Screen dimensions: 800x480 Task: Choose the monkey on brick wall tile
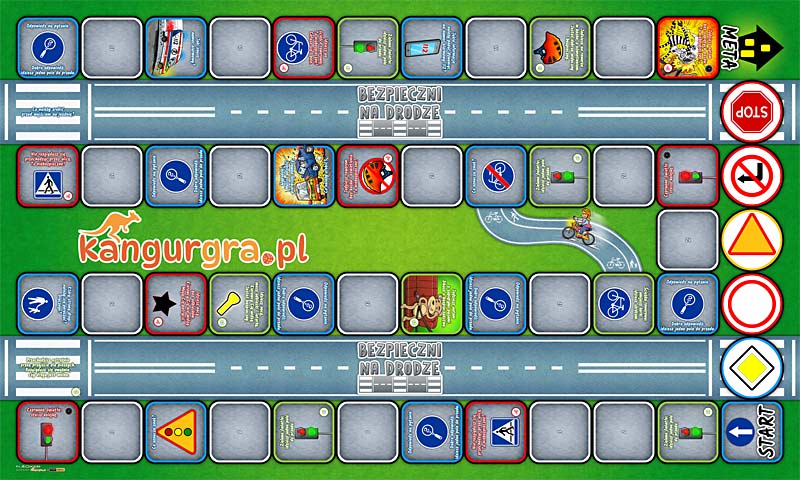coord(432,304)
